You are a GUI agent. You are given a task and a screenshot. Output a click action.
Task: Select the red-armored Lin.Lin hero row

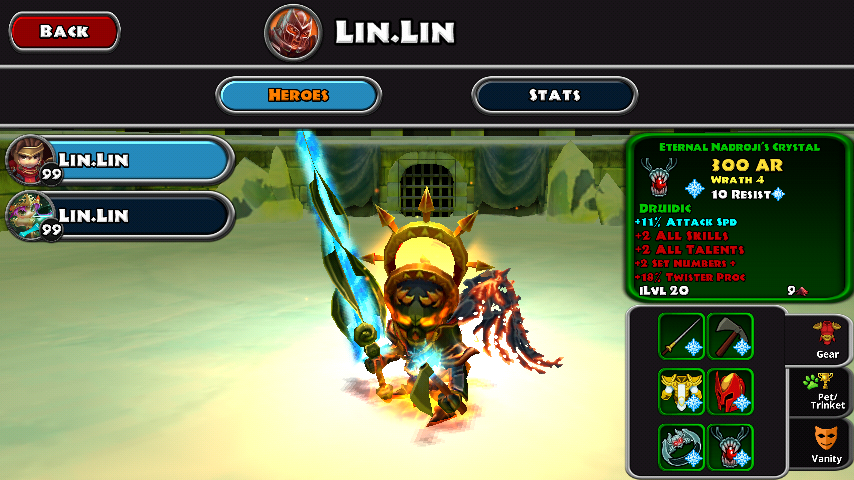click(x=119, y=159)
